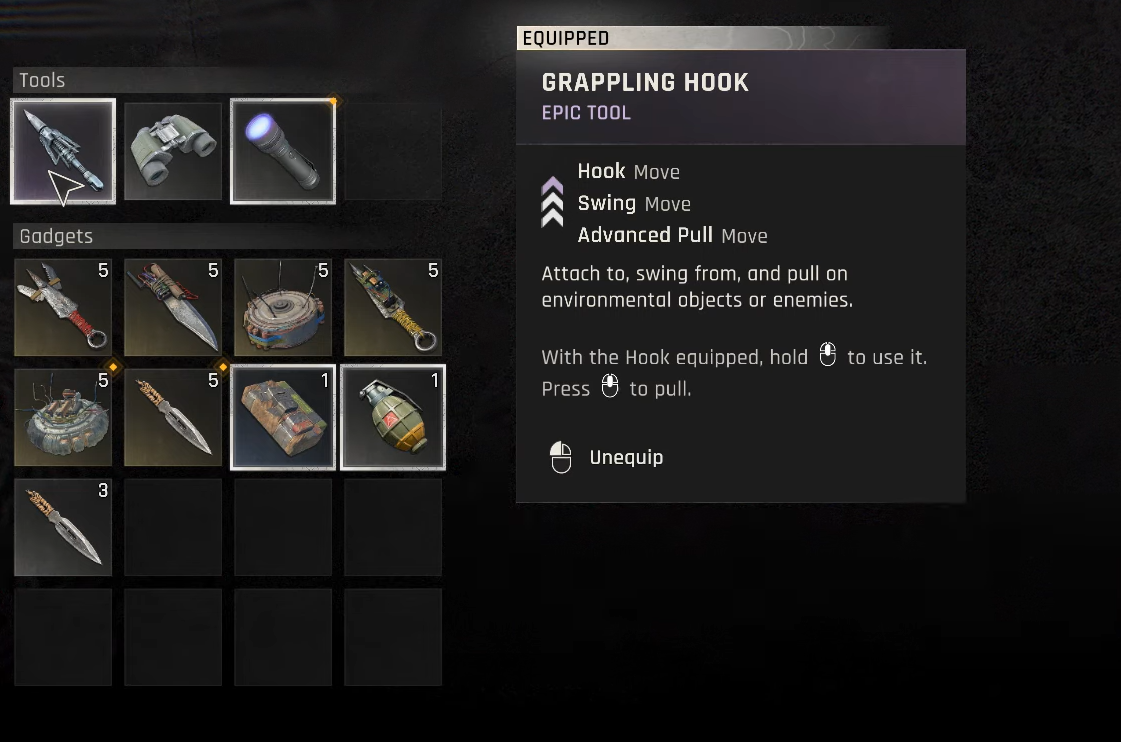Select the throwing knife stack of five
This screenshot has height=742, width=1121.
pyautogui.click(x=173, y=417)
